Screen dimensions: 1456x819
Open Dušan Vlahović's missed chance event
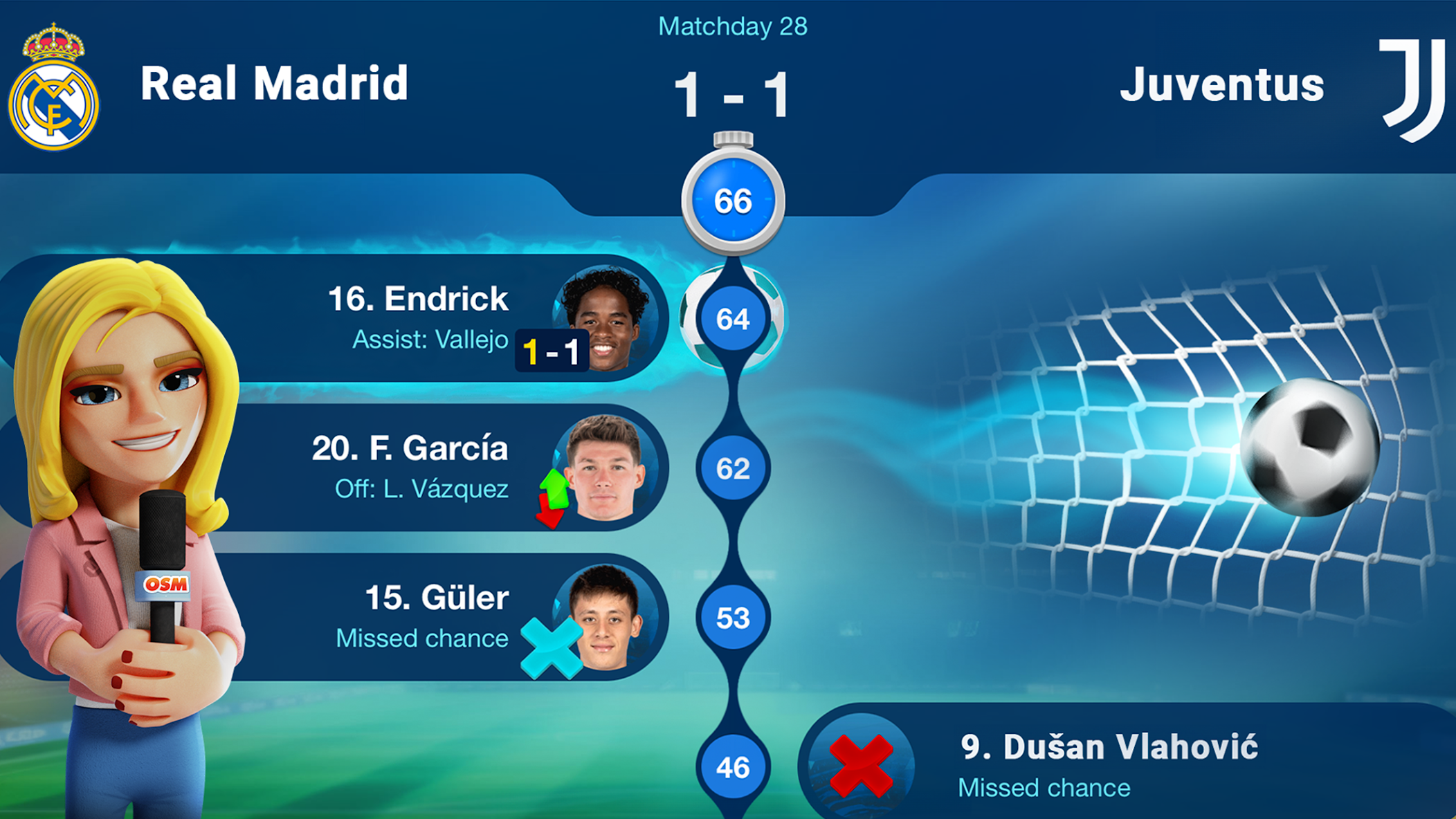coord(1107,765)
